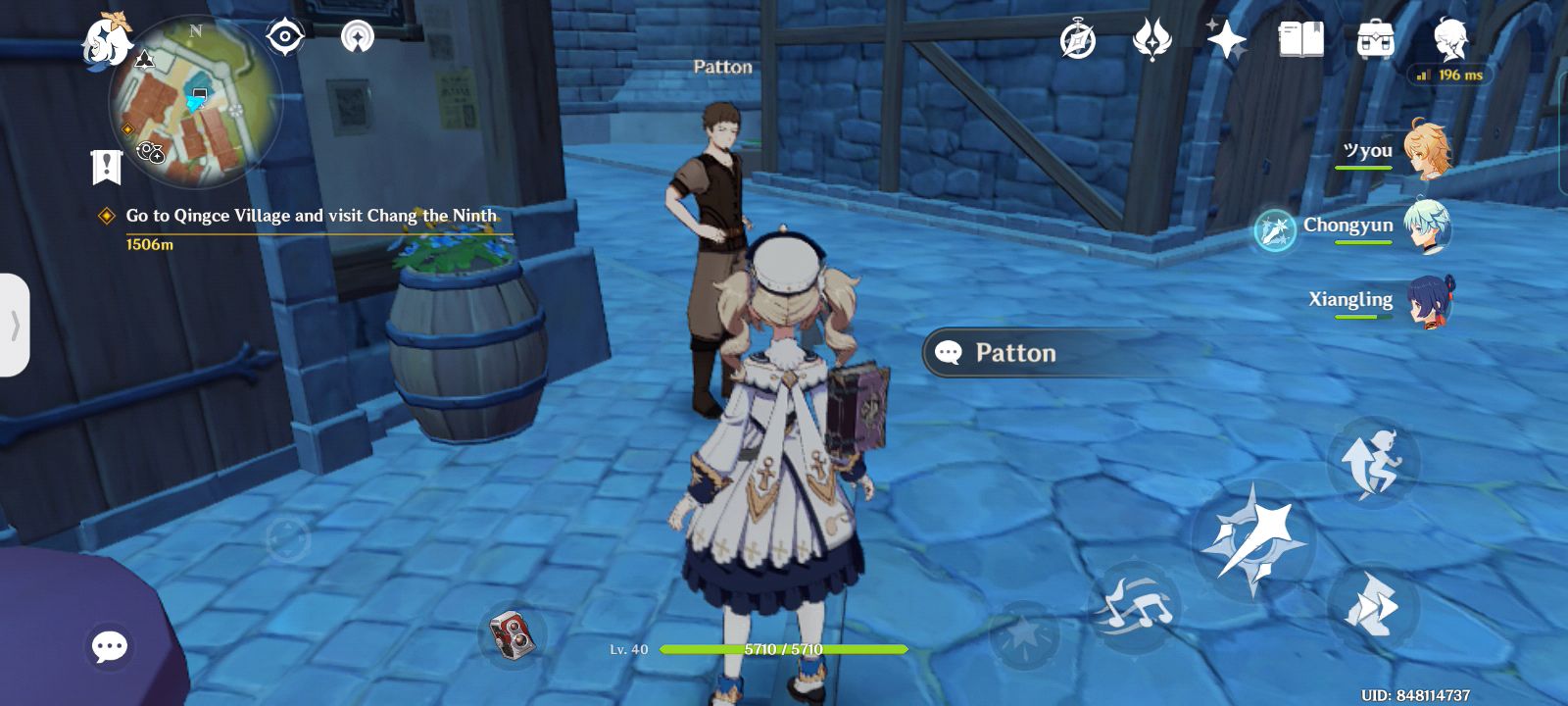Open the Adventurer Handbook book icon
1568x706 pixels.
pyautogui.click(x=1300, y=40)
